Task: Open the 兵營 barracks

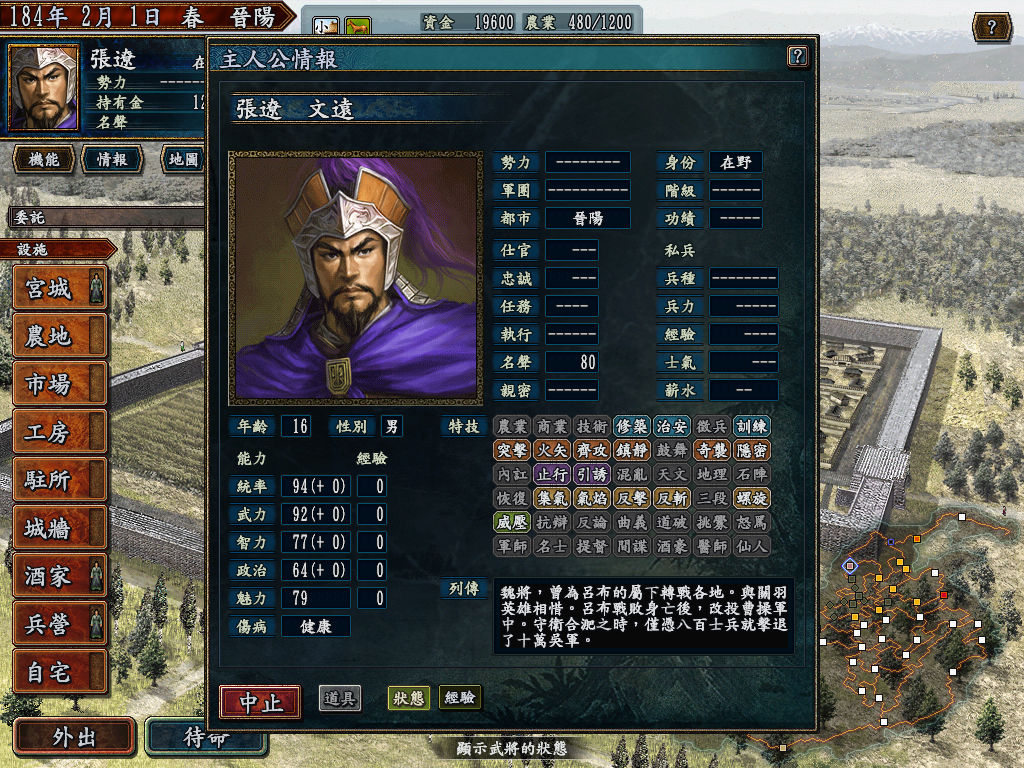Action: click(59, 623)
